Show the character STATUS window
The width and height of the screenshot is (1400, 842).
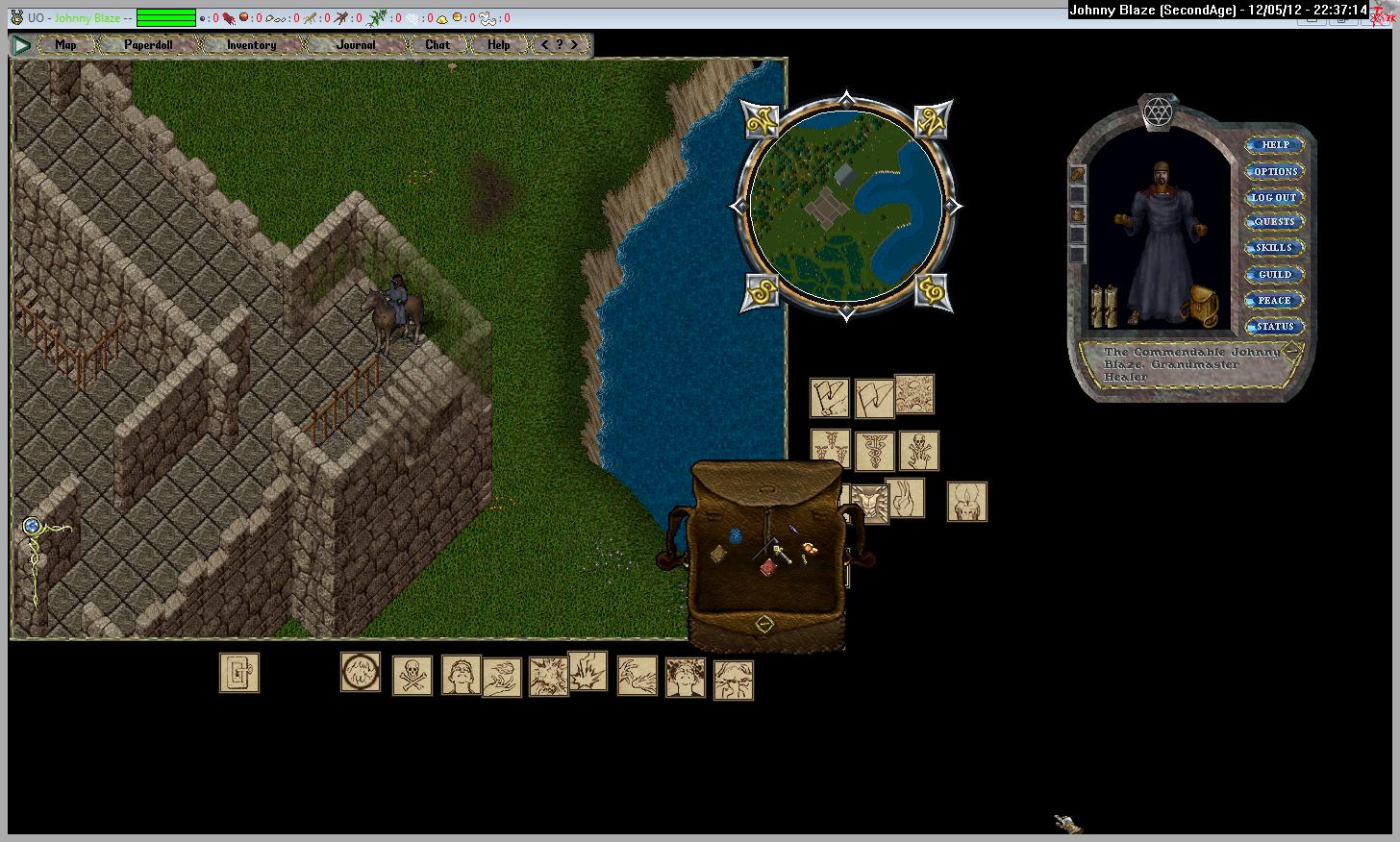(1275, 326)
